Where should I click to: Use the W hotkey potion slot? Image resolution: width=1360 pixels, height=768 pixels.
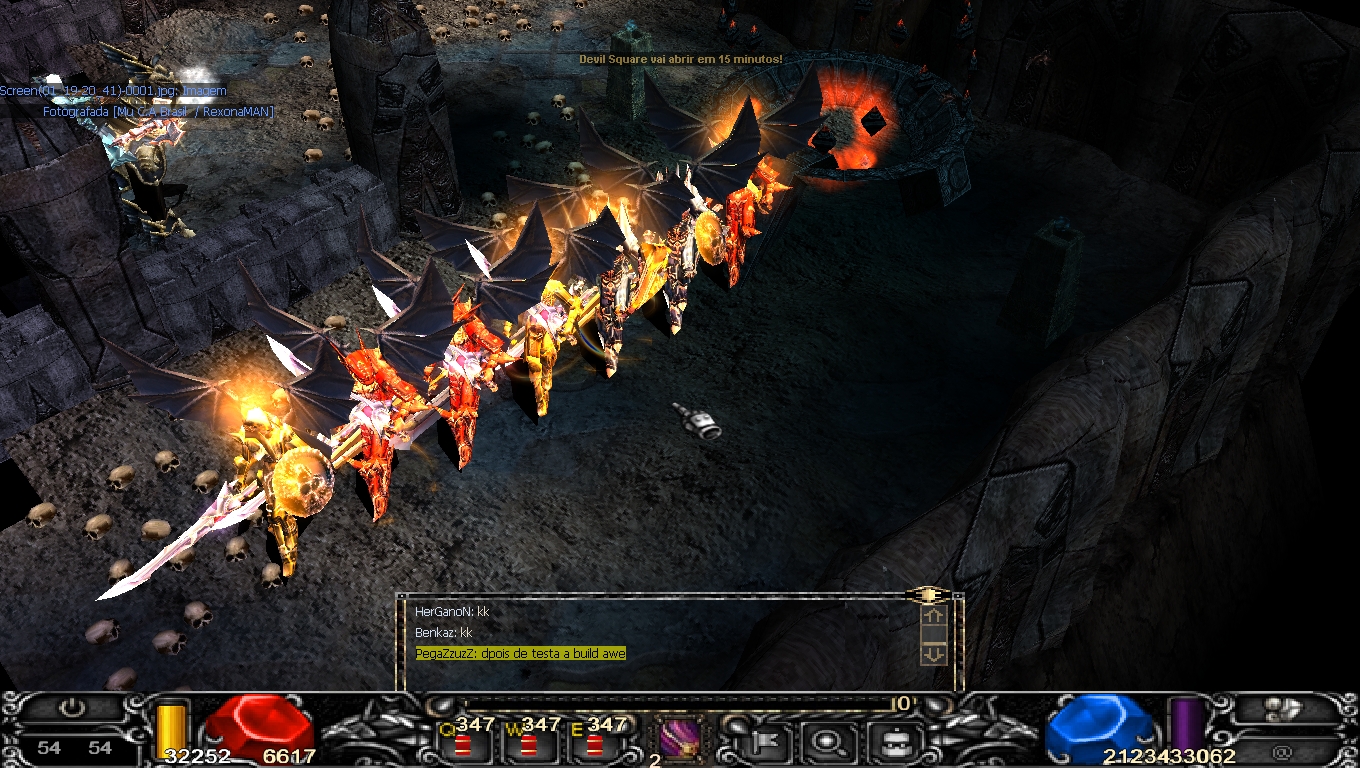point(527,744)
